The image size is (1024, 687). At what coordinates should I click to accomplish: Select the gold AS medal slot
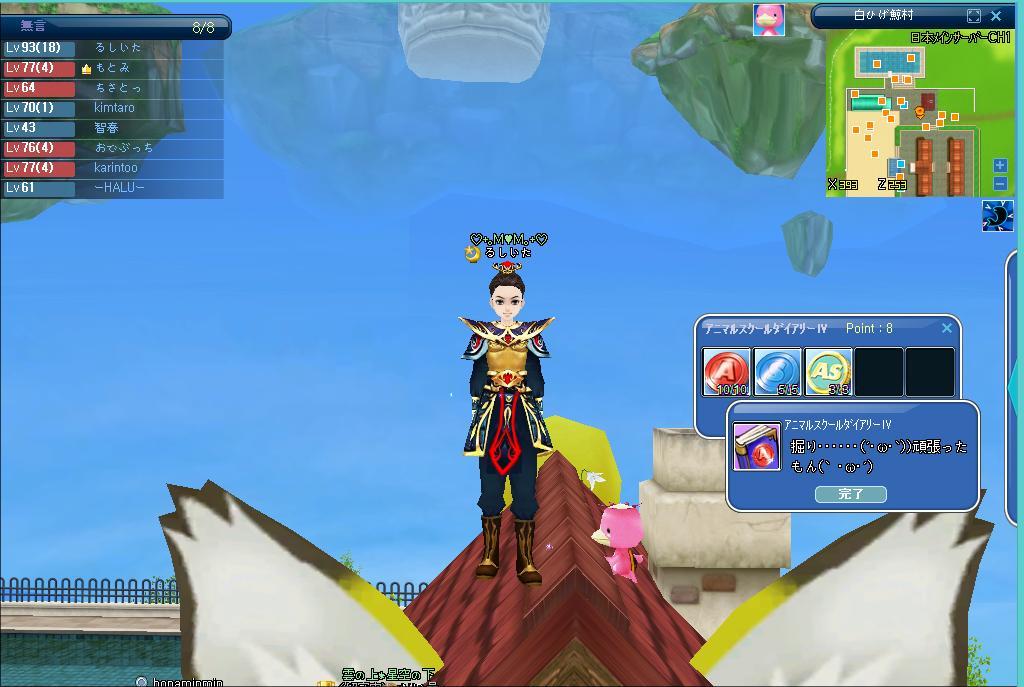pos(828,372)
